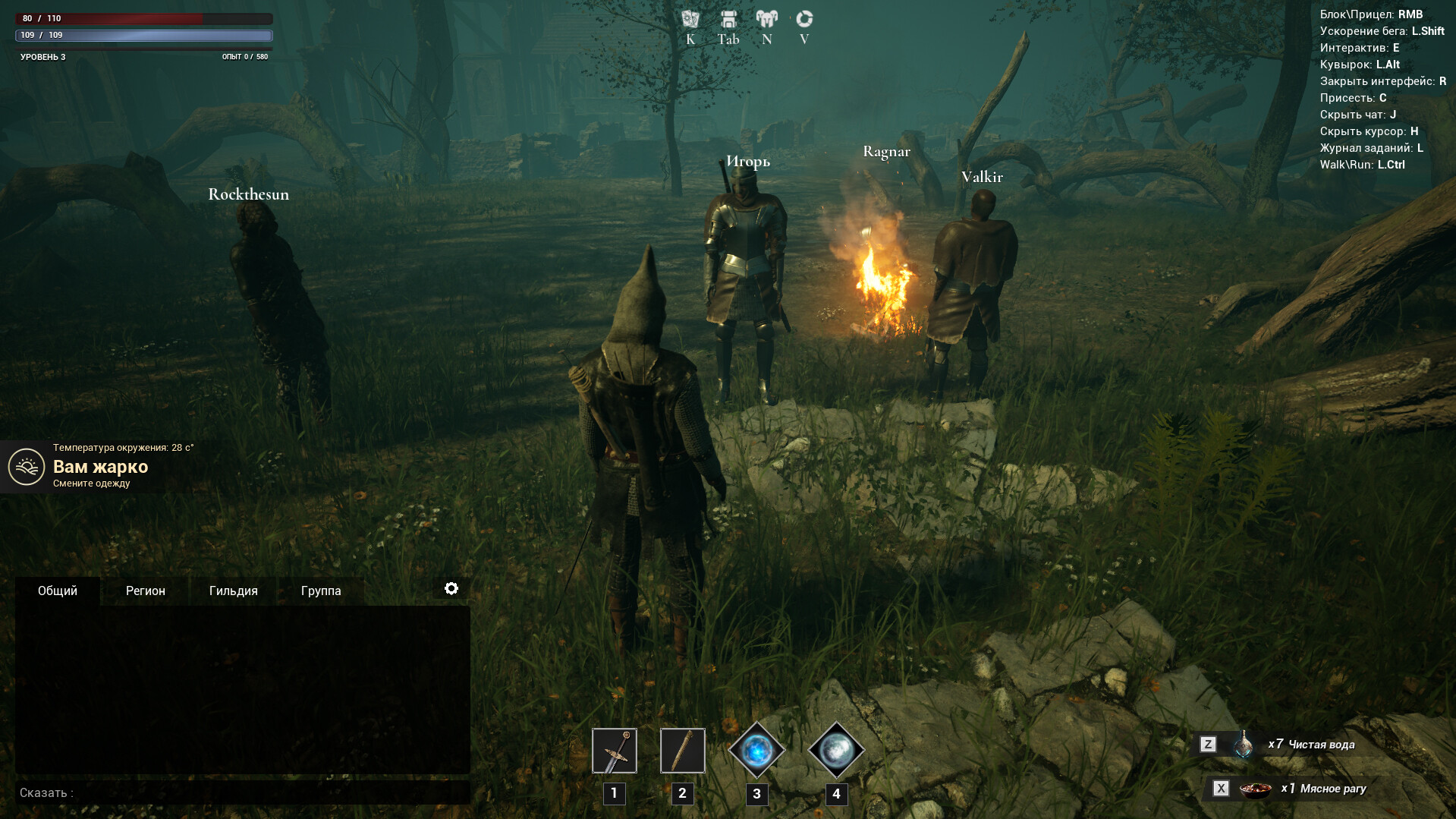The height and width of the screenshot is (819, 1456).
Task: Select the wooden stick hotbar slot
Action: [682, 751]
